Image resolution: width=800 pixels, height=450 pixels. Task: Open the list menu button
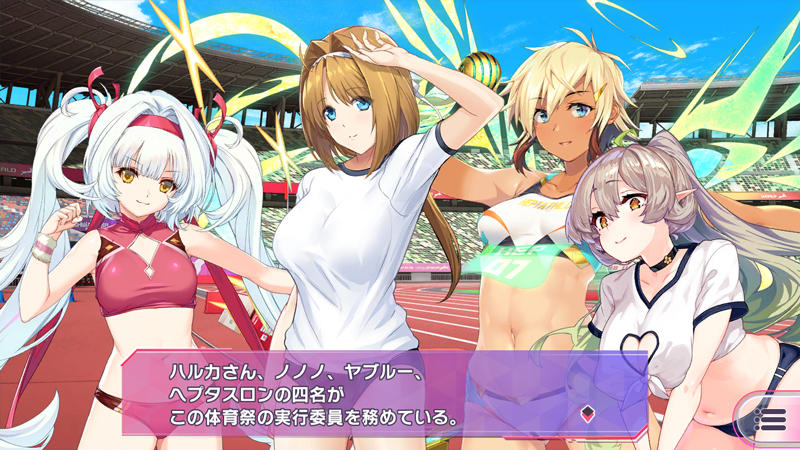click(x=770, y=417)
